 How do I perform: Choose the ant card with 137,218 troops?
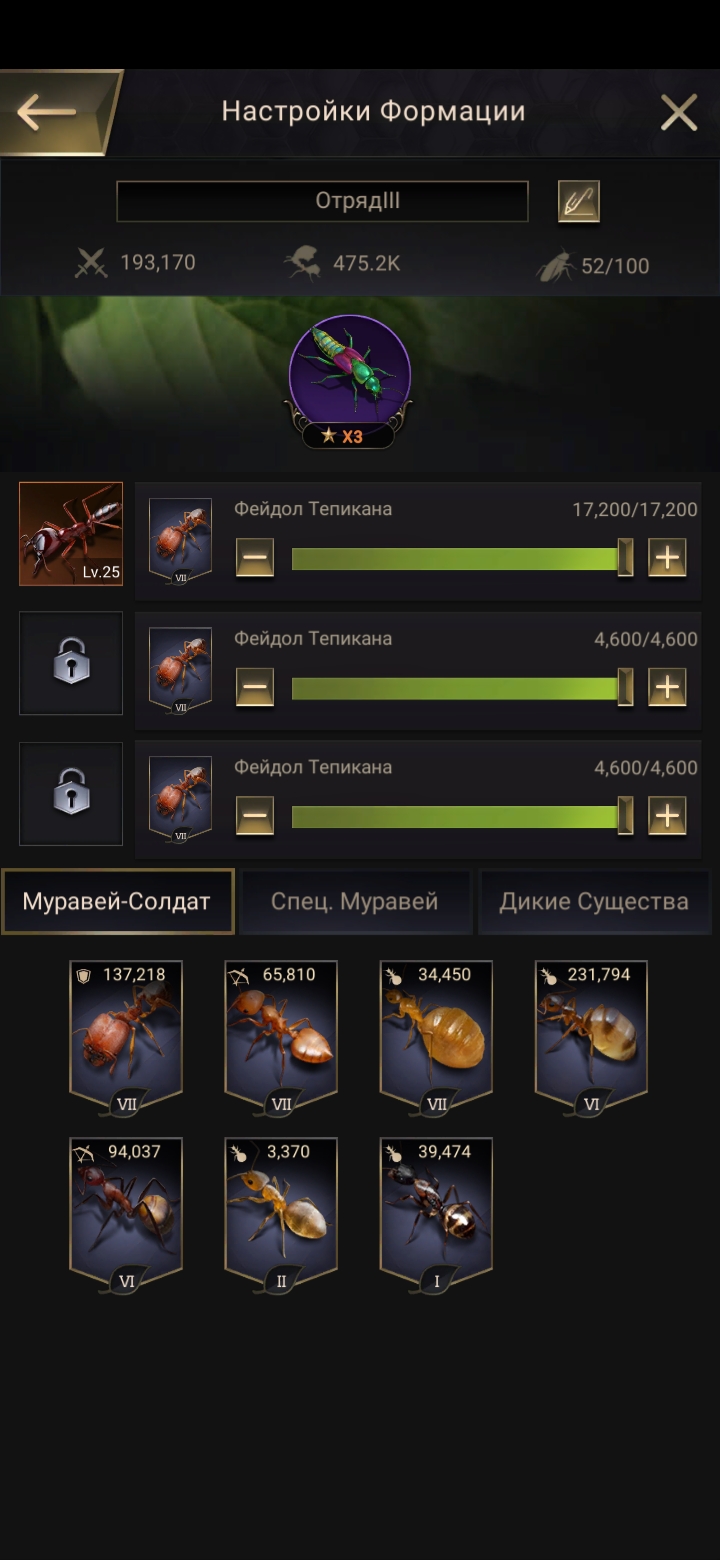point(126,1035)
